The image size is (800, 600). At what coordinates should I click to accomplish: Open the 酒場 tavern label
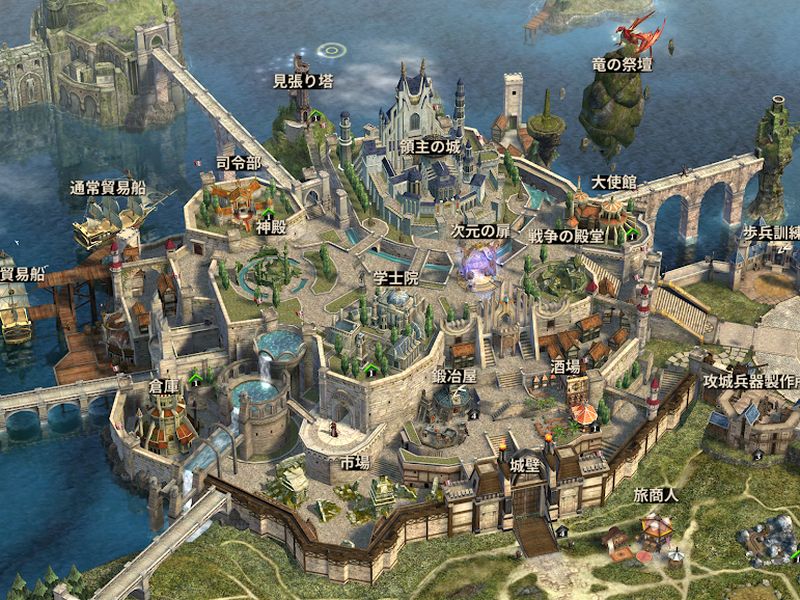(x=565, y=367)
